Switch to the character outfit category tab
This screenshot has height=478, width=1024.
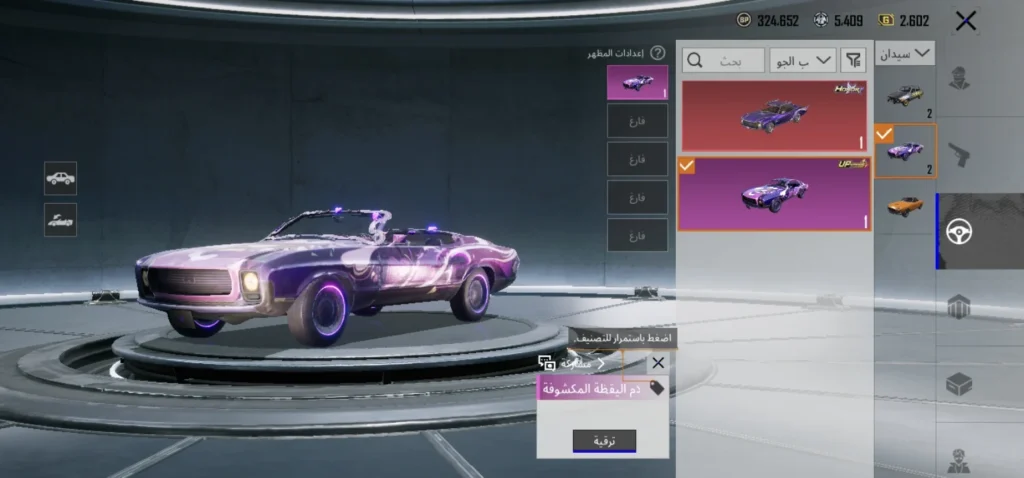[x=960, y=79]
